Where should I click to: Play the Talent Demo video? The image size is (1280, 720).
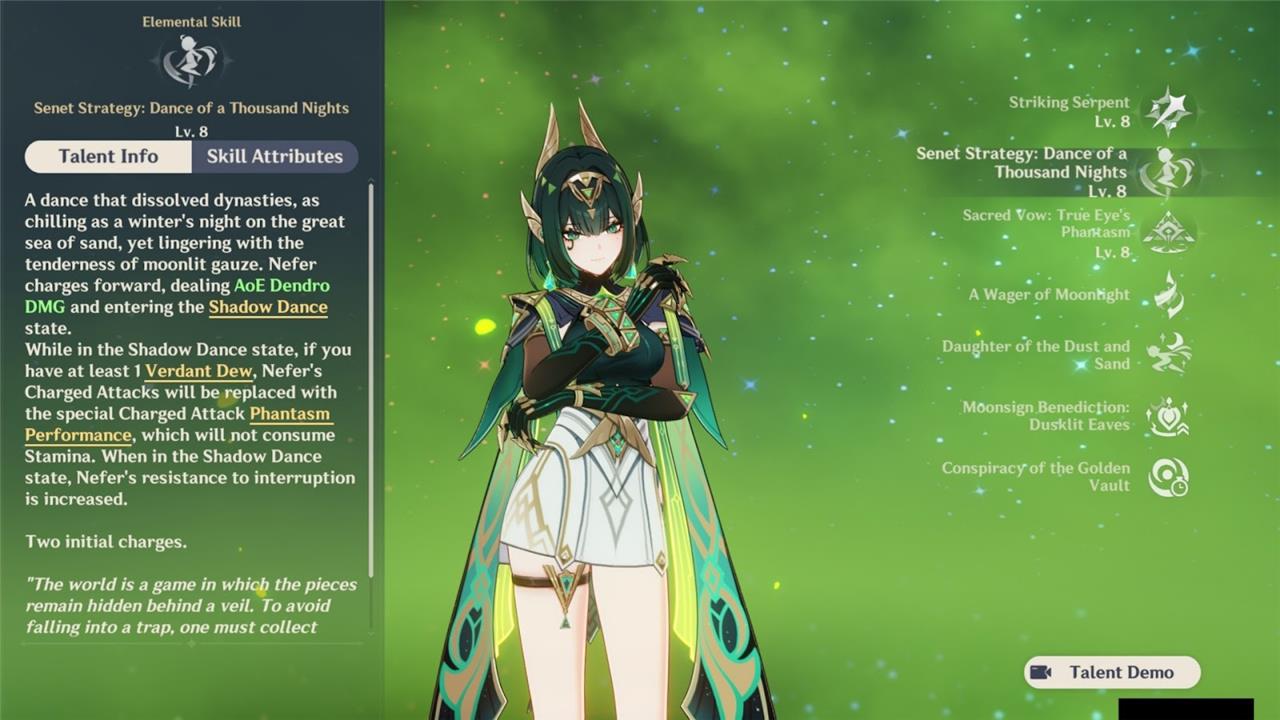pos(1112,672)
